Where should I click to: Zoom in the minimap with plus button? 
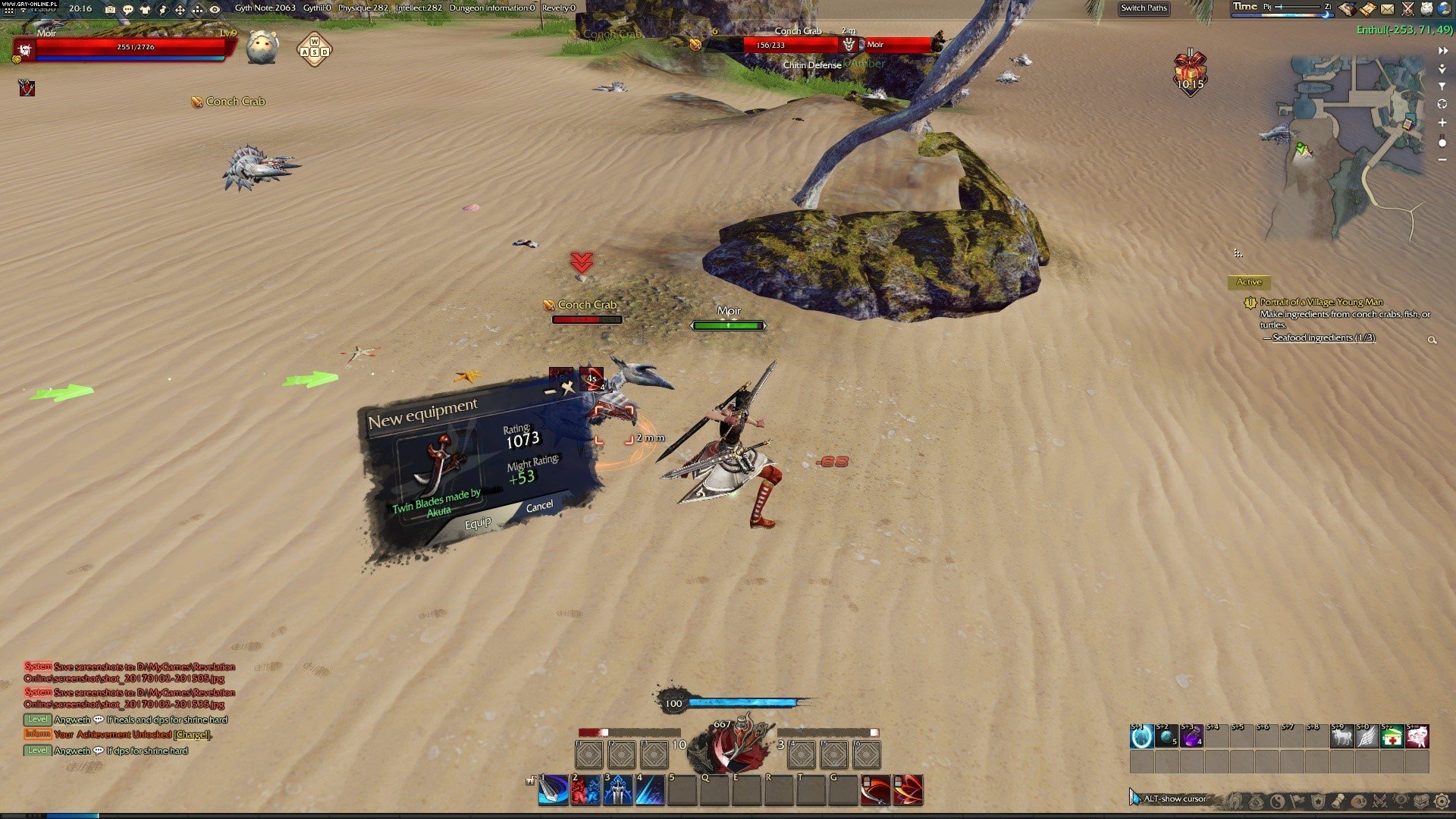pos(1442,123)
